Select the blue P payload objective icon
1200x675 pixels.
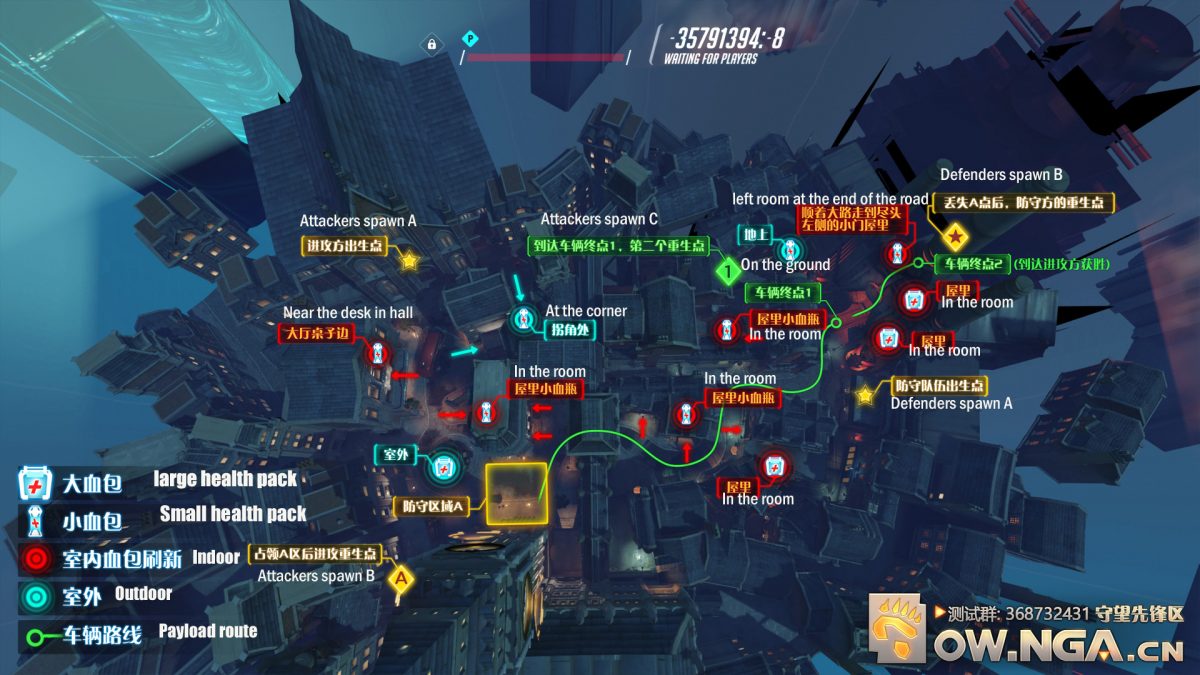click(468, 39)
